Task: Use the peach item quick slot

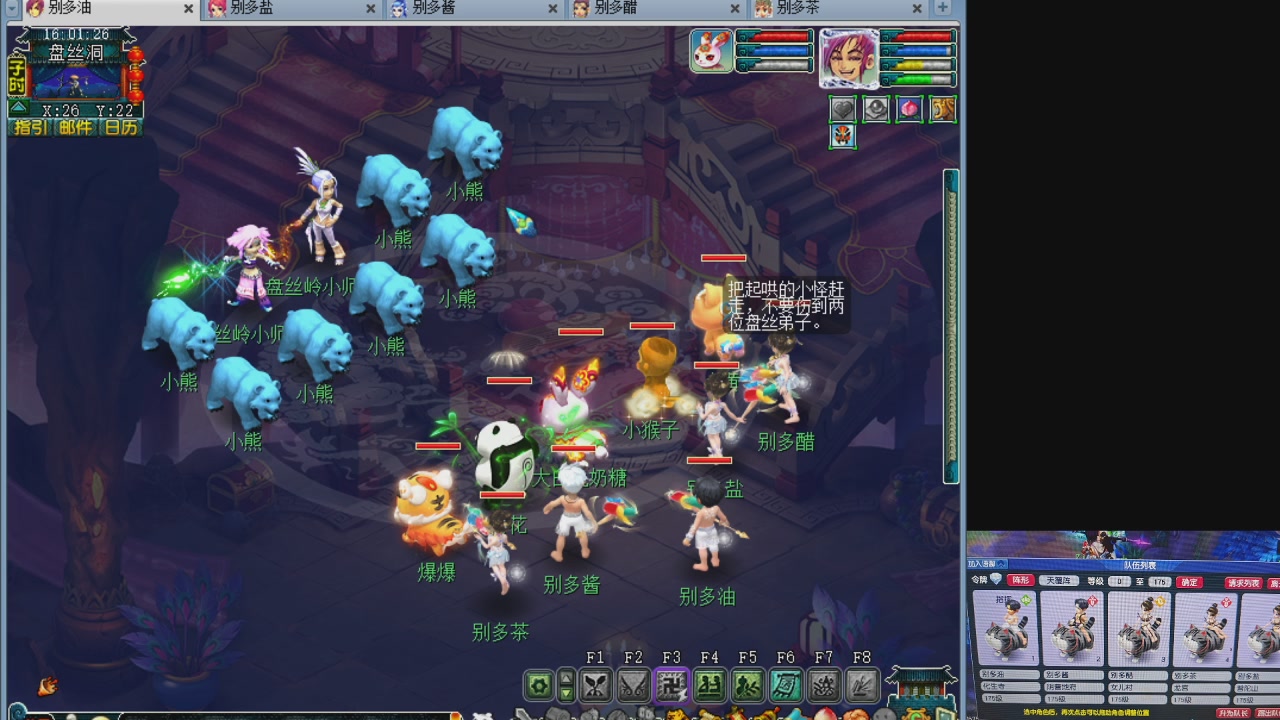Action: (x=909, y=109)
